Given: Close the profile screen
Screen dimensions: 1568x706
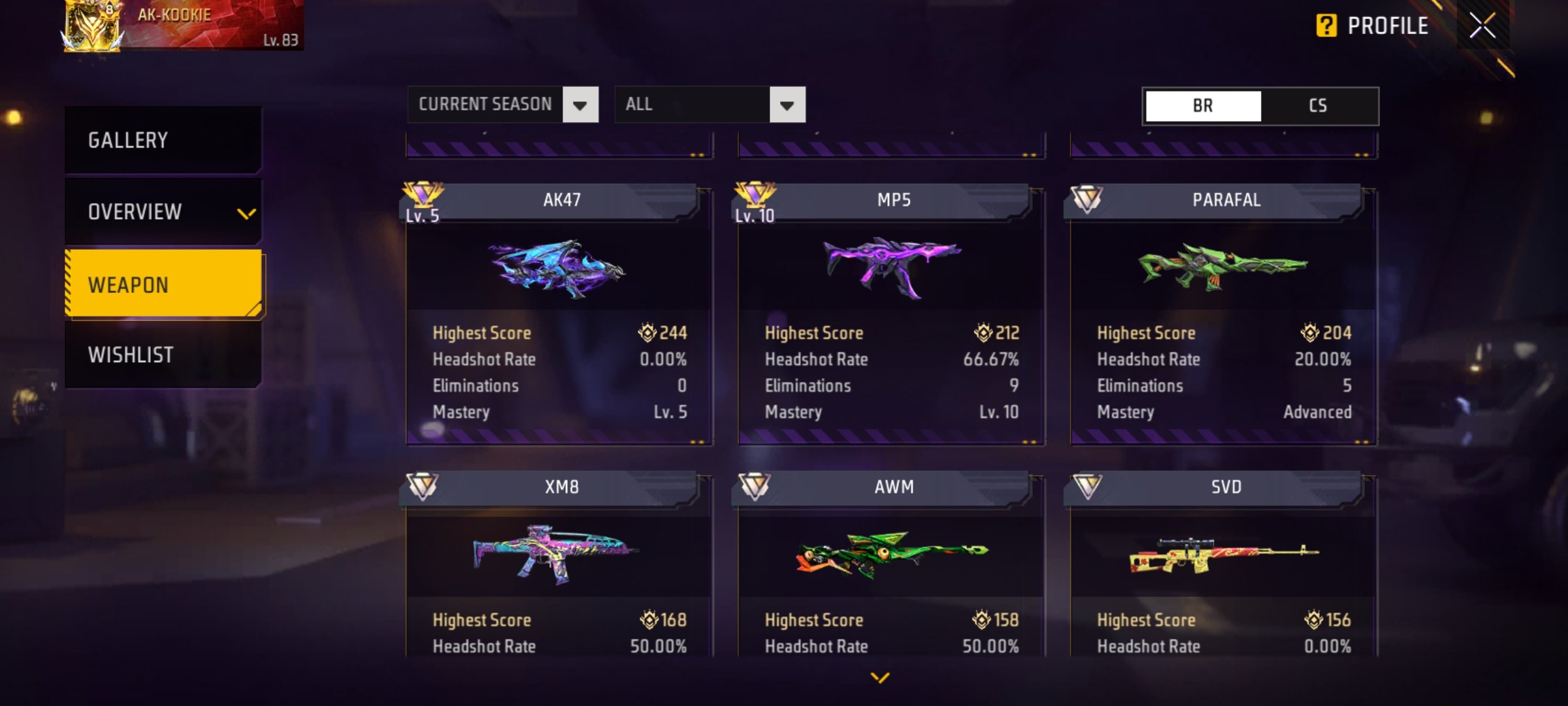Looking at the screenshot, I should [x=1482, y=26].
